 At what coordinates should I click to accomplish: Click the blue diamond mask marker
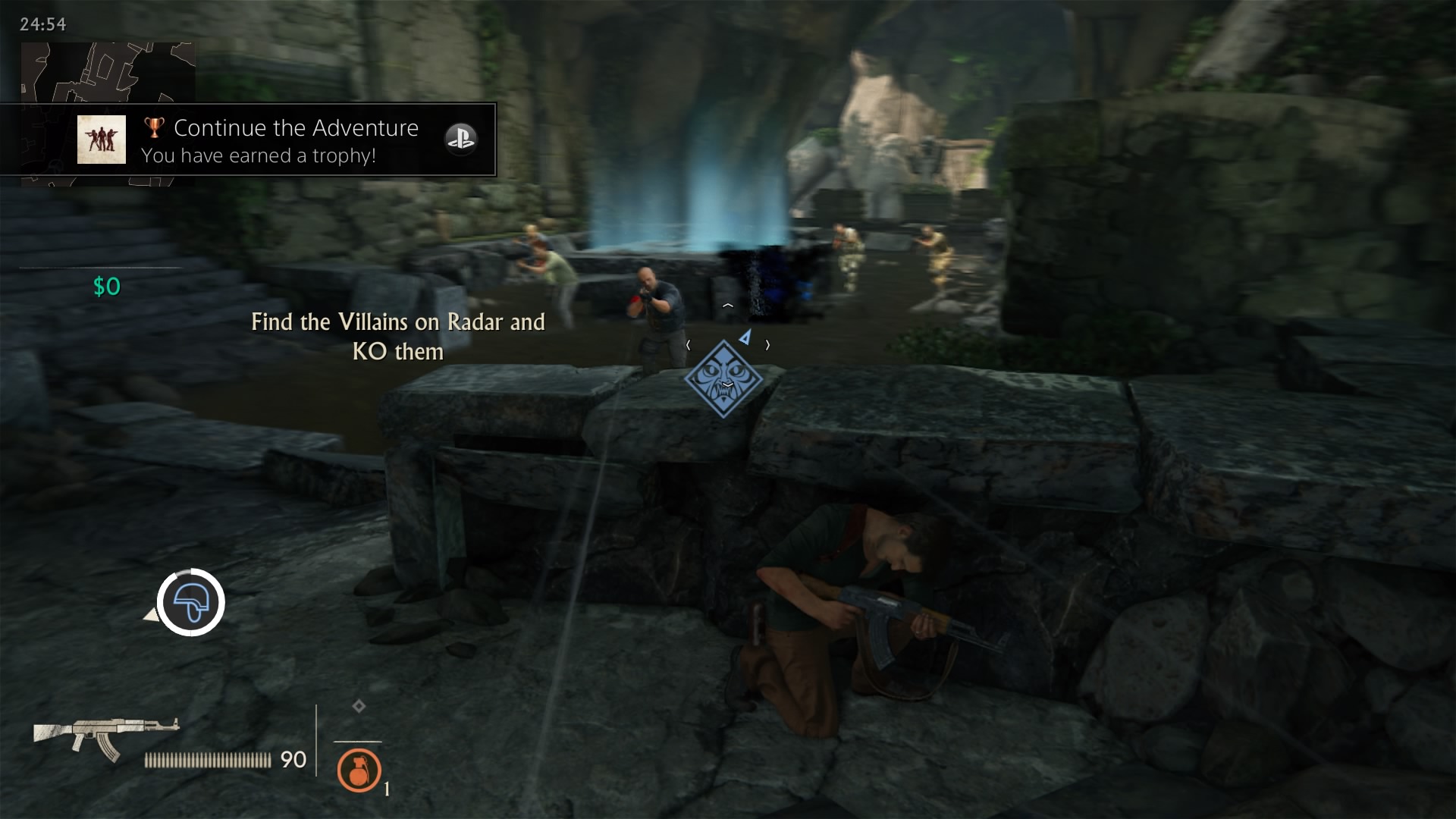coord(723,378)
